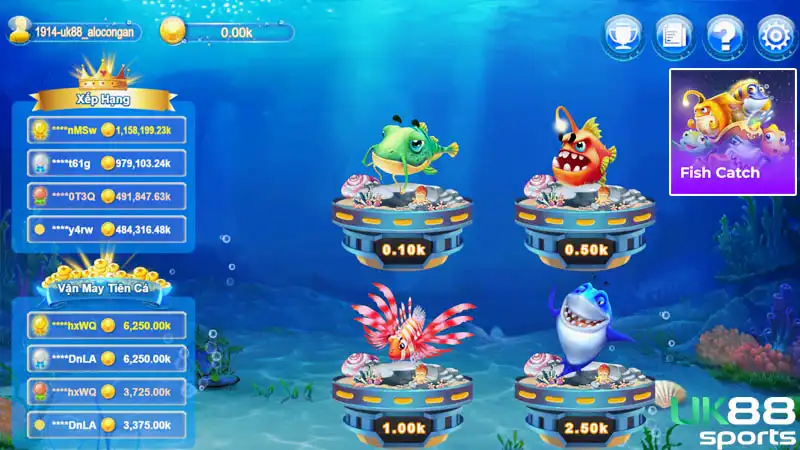Click the 1914-uk88_alocongan player profile
The width and height of the screenshot is (800, 450).
click(75, 32)
